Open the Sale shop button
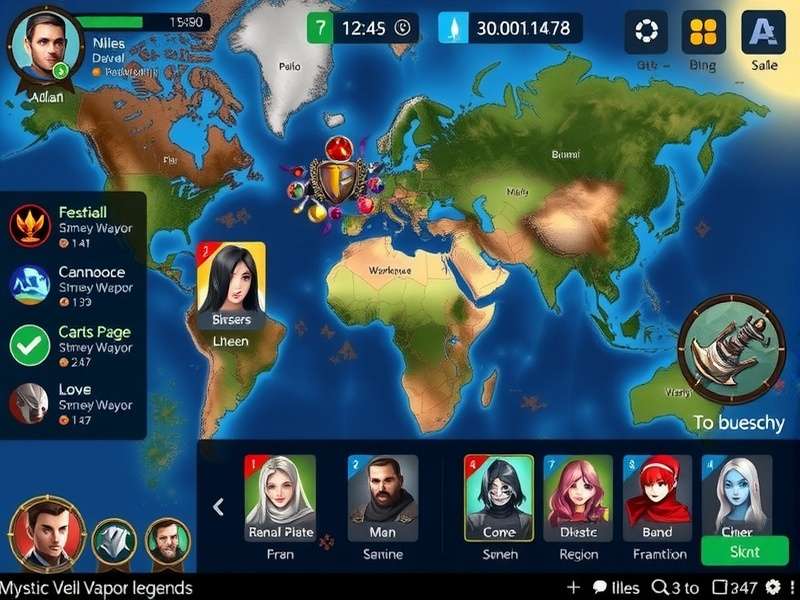Viewport: 800px width, 600px height. click(x=763, y=32)
